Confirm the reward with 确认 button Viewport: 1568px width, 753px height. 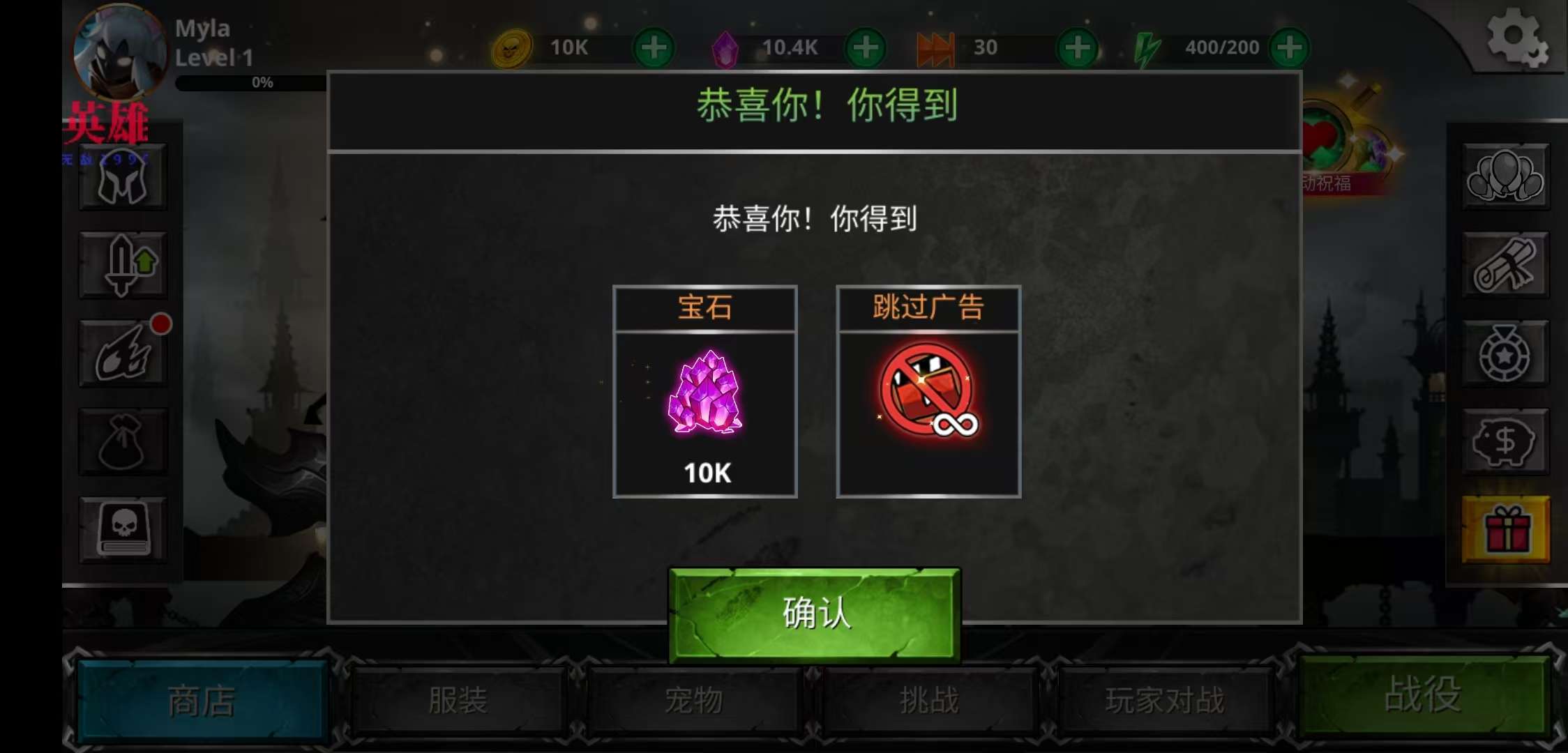point(814,614)
